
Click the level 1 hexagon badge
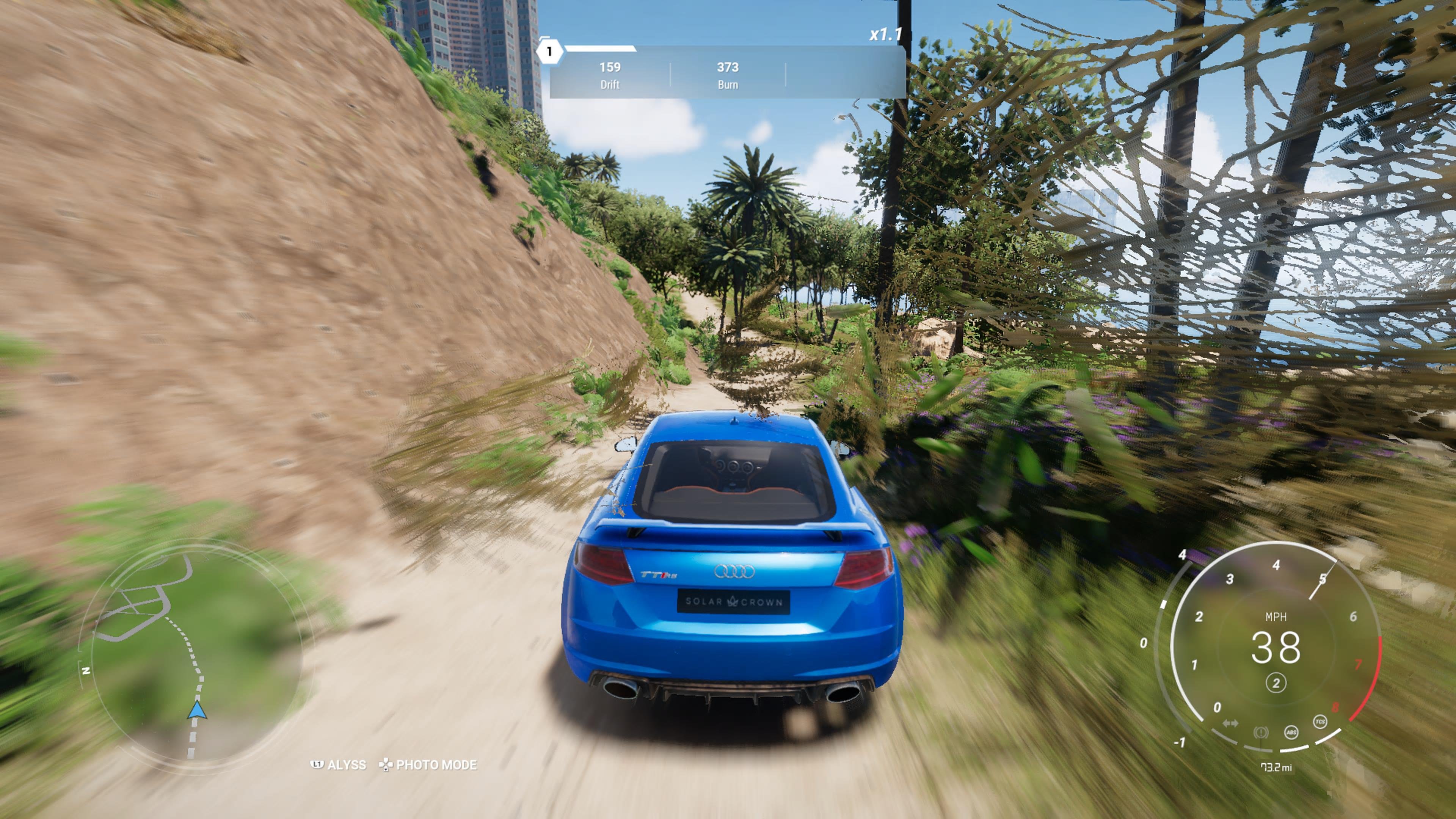click(x=549, y=52)
